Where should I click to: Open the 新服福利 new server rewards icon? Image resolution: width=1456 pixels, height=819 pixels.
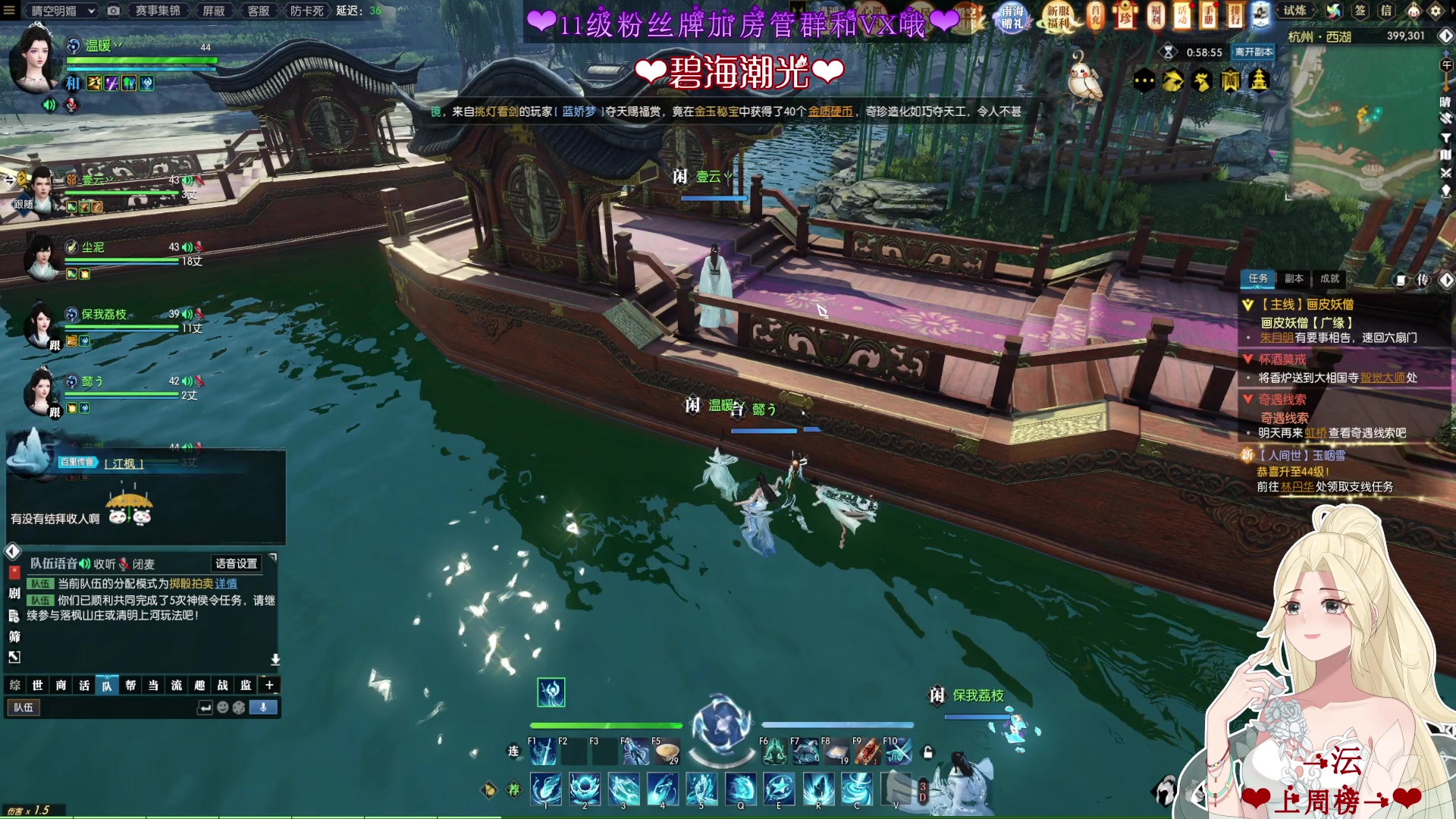[1058, 17]
